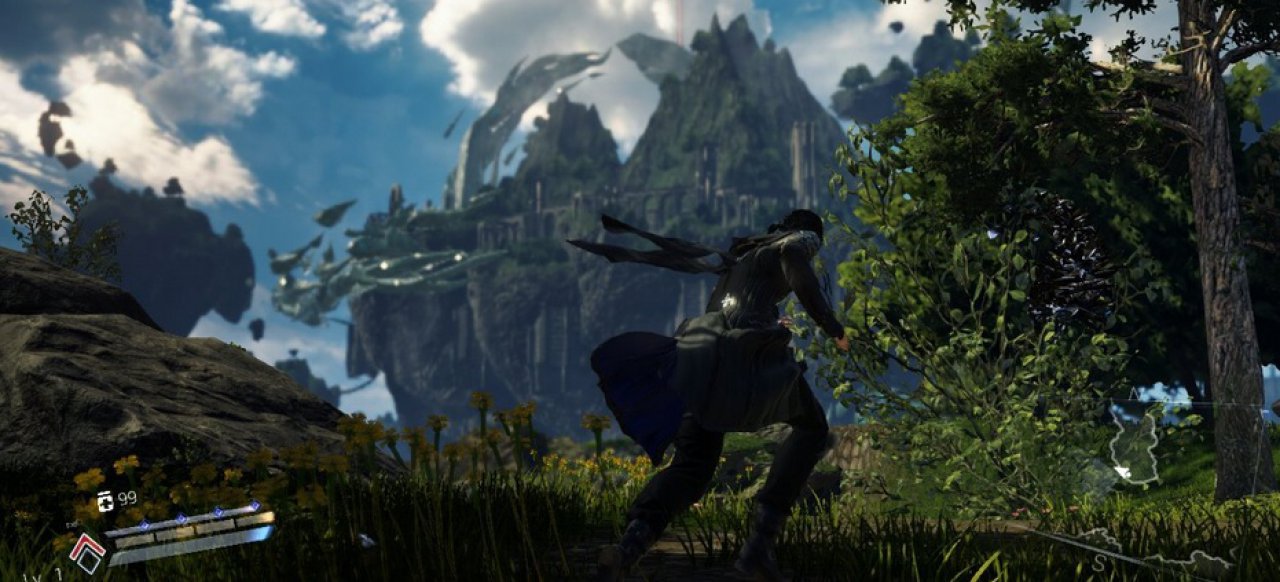1280x582 pixels.
Task: Click the red diamond character emblem
Action: 86,552
